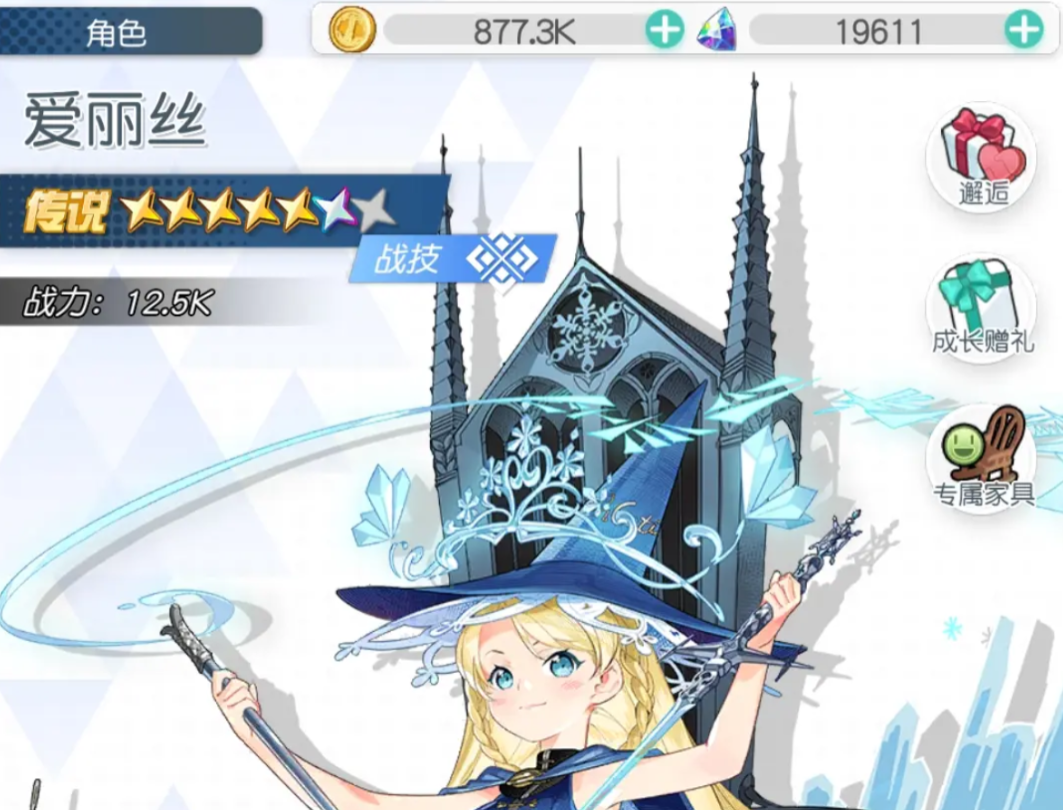Show the 战技 battle skill details
The image size is (1063, 810).
455,260
